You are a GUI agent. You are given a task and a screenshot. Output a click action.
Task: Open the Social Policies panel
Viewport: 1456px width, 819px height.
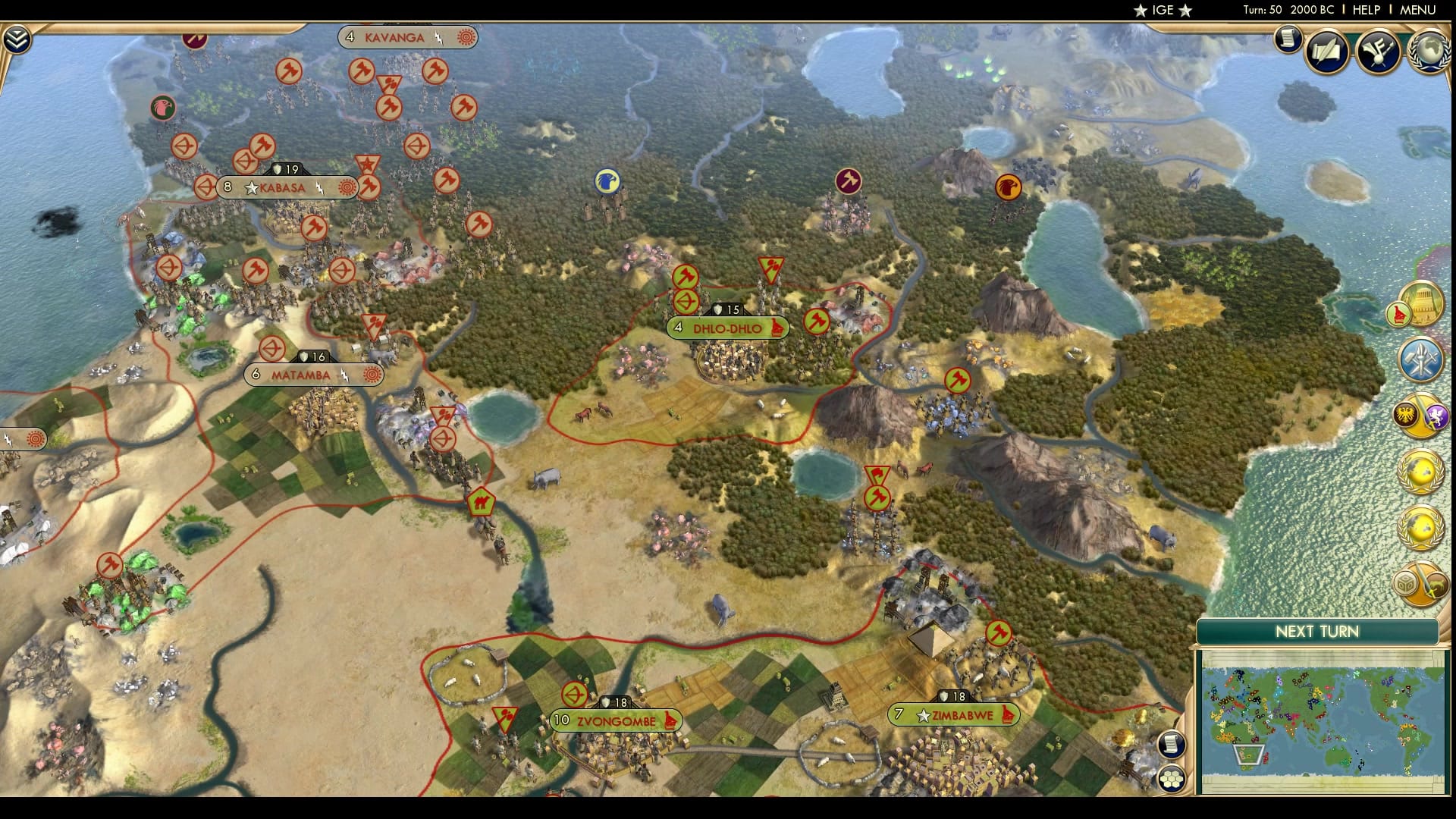click(1377, 52)
